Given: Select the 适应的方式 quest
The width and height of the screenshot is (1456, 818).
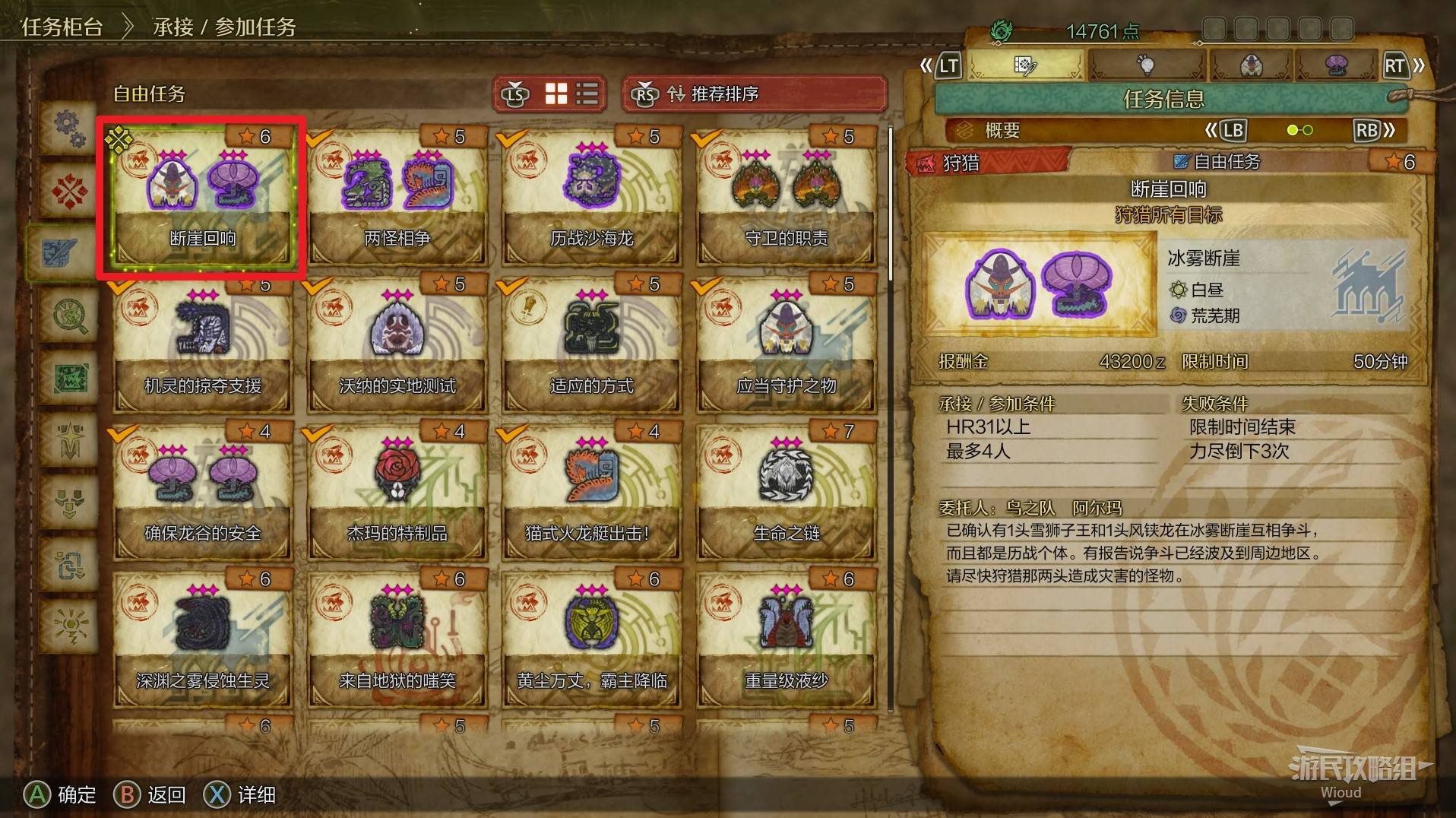Looking at the screenshot, I should [591, 346].
